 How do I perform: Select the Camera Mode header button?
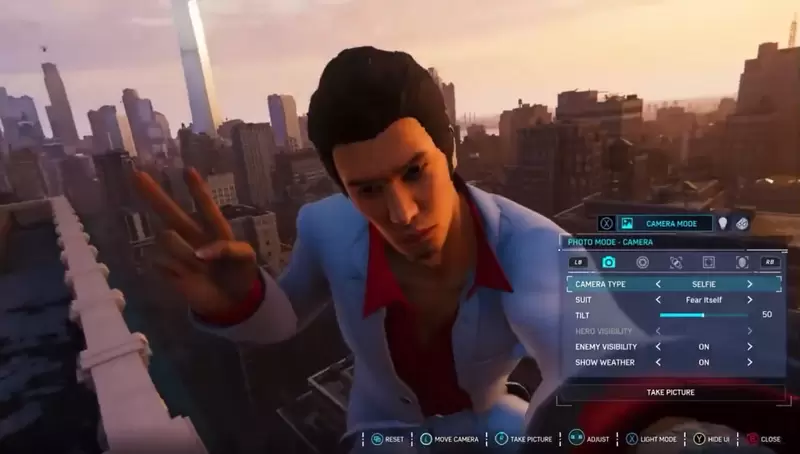click(665, 224)
